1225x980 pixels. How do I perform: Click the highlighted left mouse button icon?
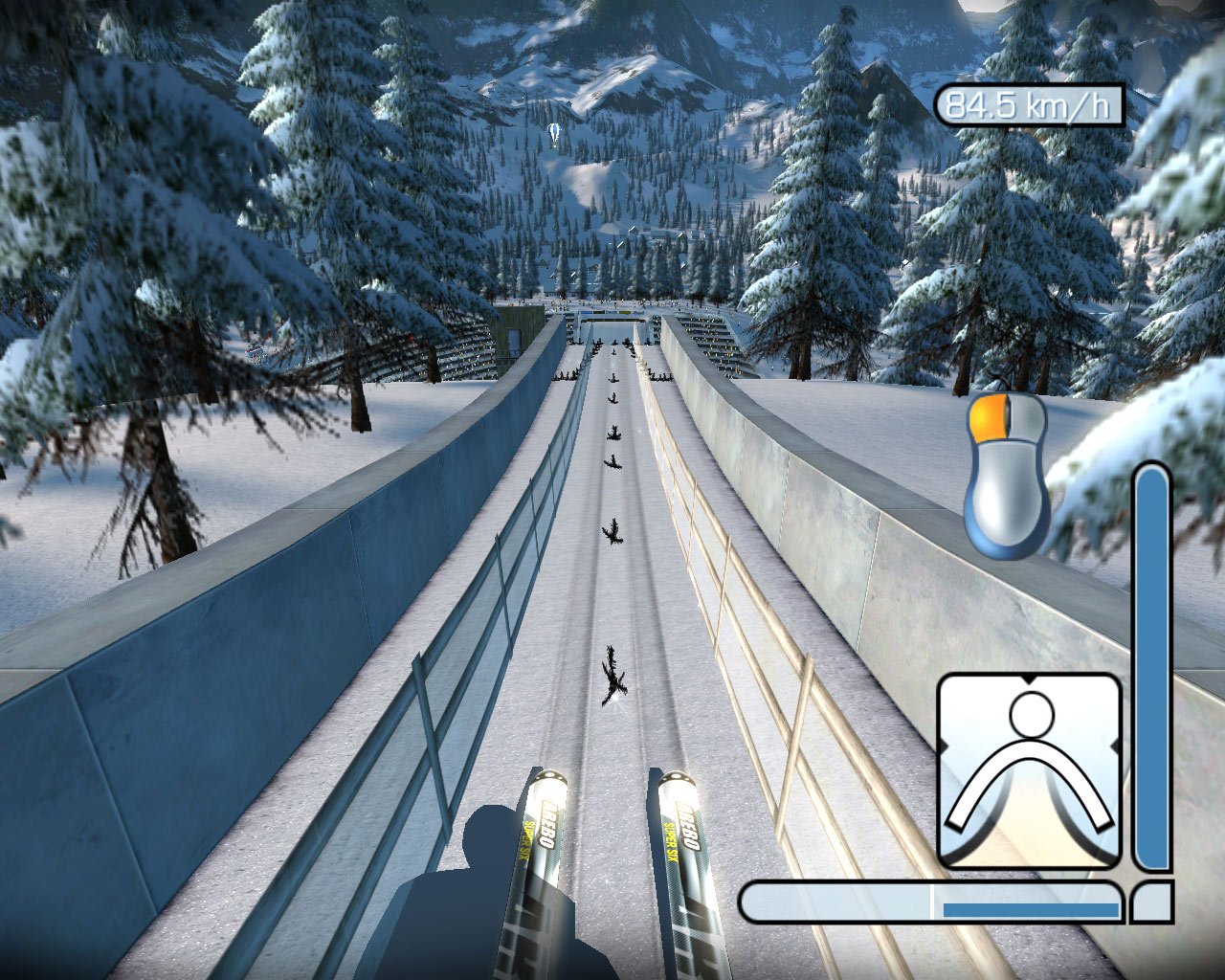988,419
